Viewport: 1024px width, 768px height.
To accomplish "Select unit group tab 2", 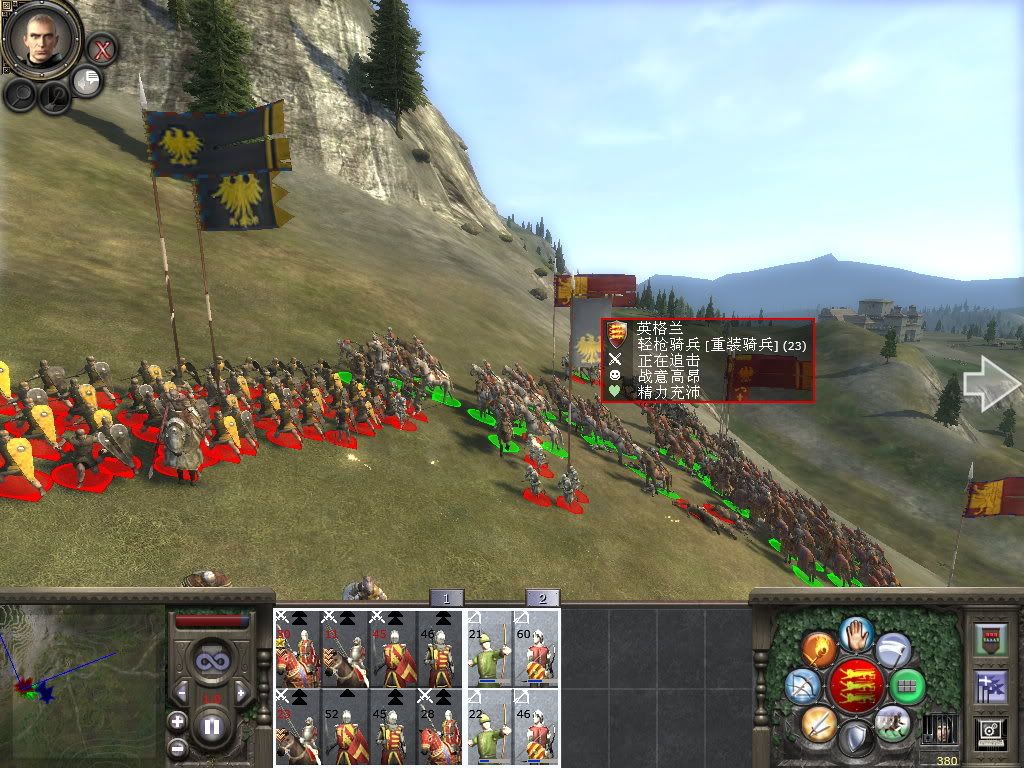I will [542, 598].
